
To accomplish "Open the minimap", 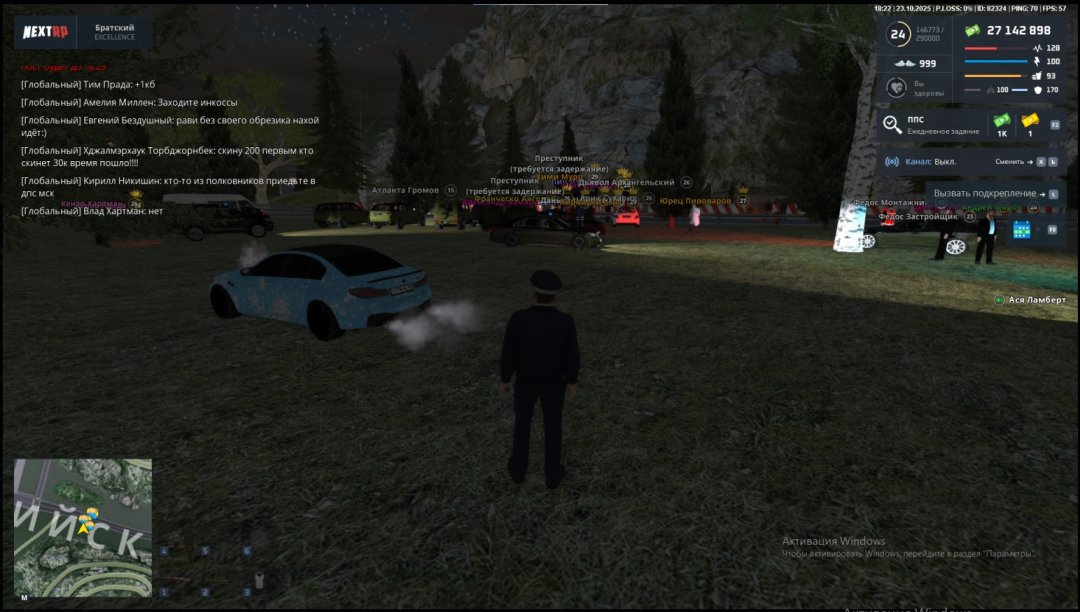I will 83,527.
